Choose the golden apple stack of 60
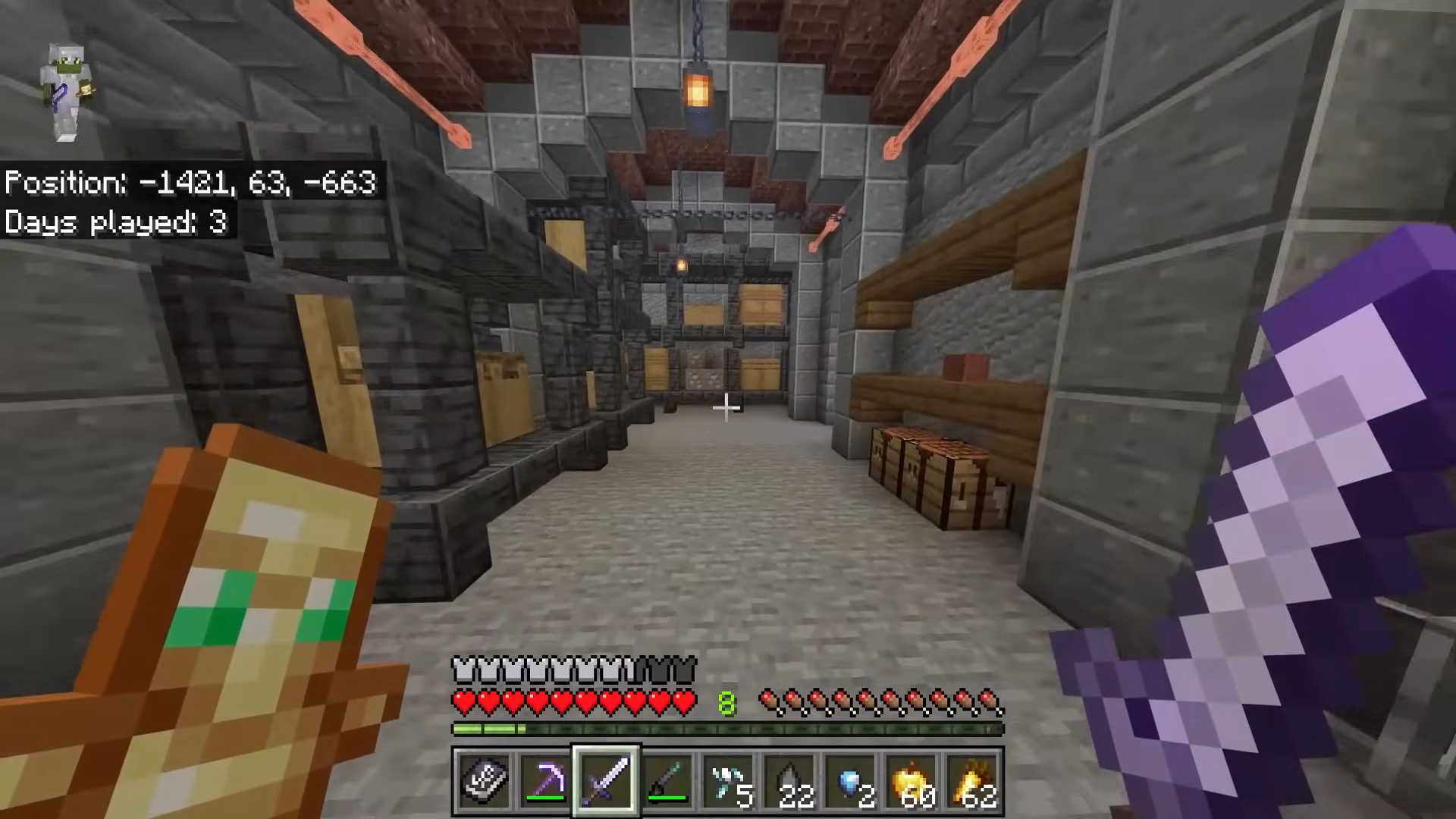The width and height of the screenshot is (1456, 819). pos(912,780)
